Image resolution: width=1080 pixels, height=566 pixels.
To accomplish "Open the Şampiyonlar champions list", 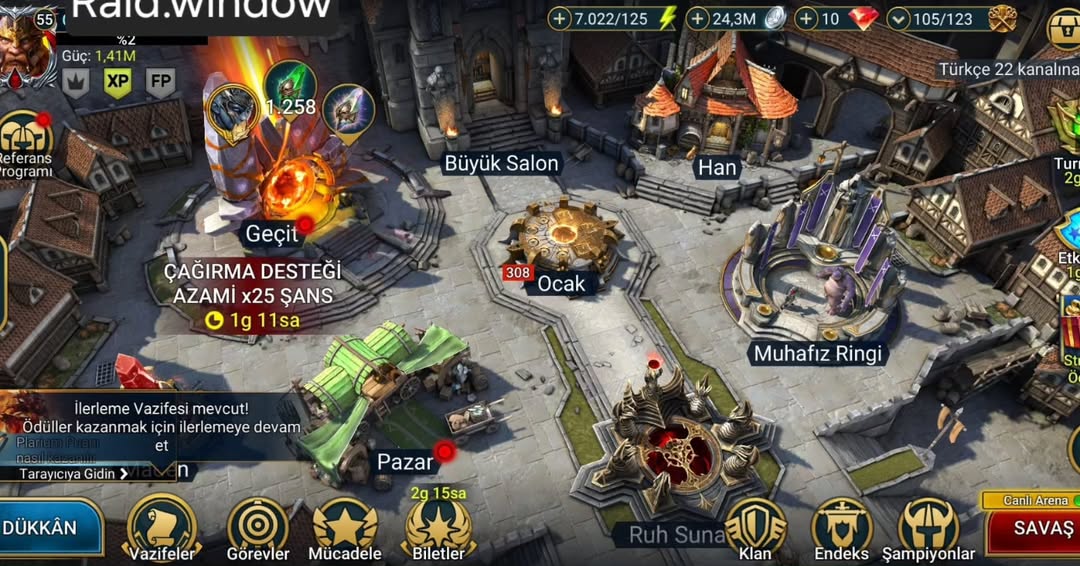I will tap(928, 526).
